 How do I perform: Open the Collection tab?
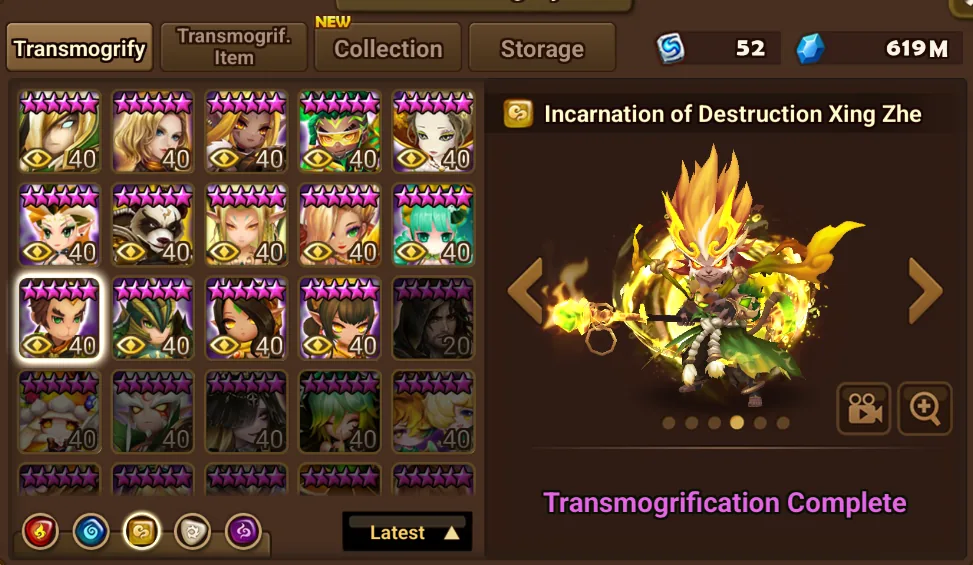point(387,49)
